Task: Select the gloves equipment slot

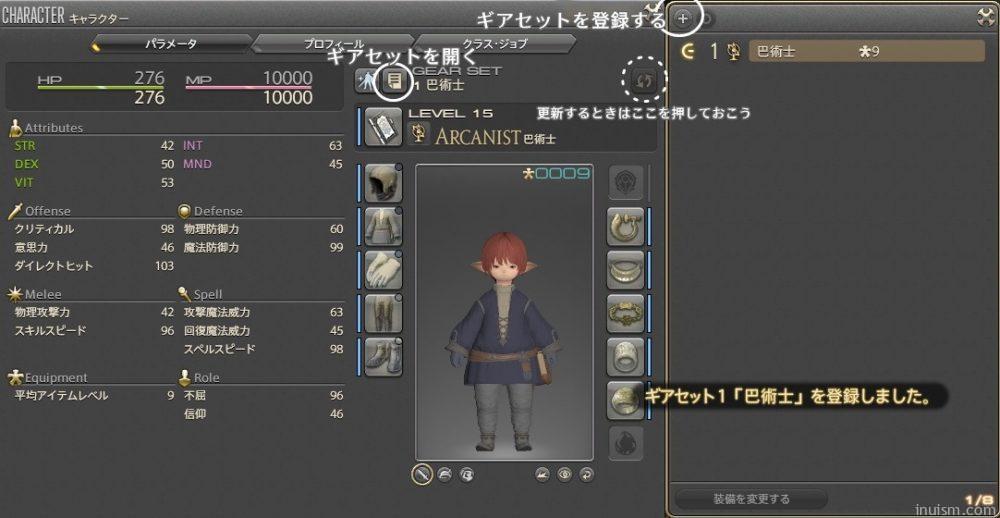Action: tap(381, 269)
